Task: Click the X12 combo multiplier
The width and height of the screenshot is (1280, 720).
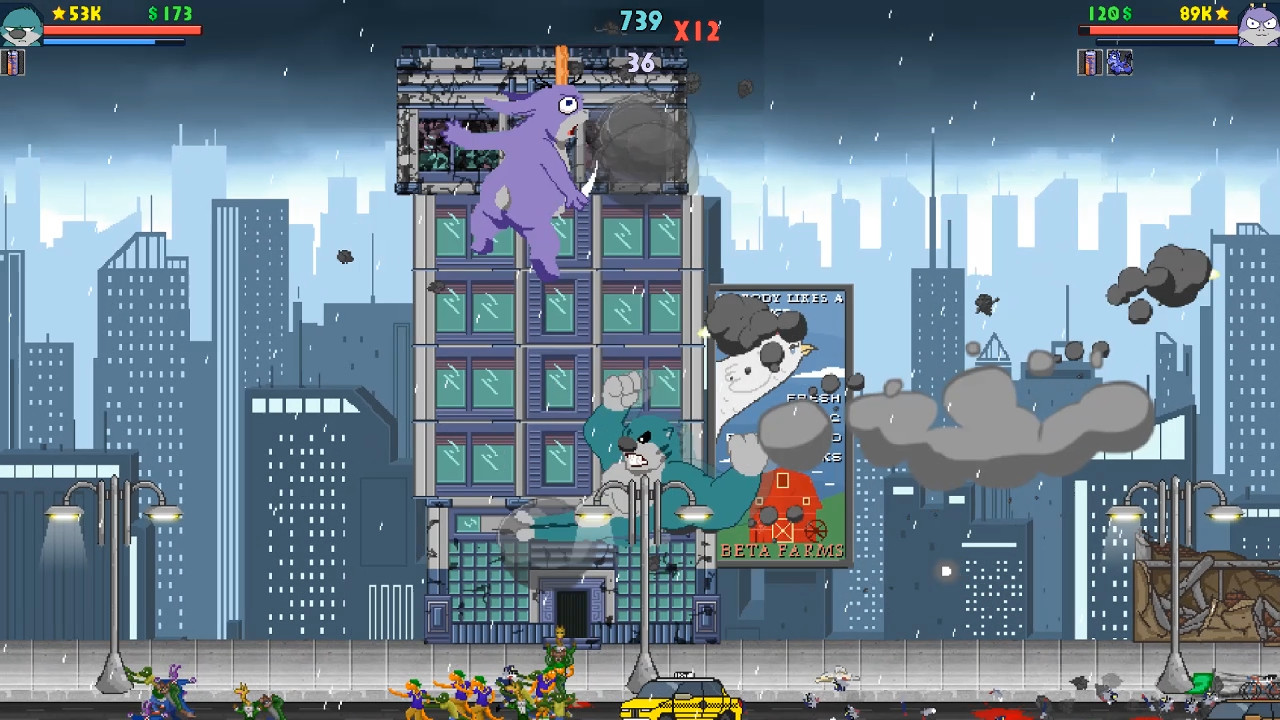Action: [698, 31]
